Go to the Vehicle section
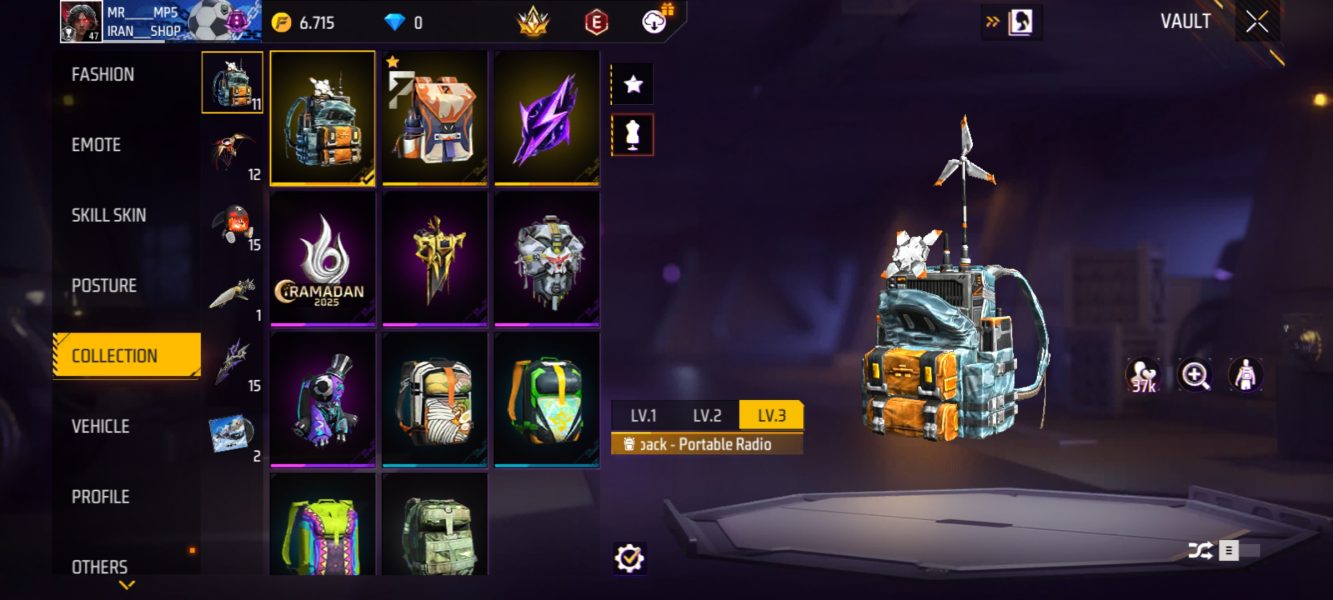1333x600 pixels. pyautogui.click(x=100, y=426)
